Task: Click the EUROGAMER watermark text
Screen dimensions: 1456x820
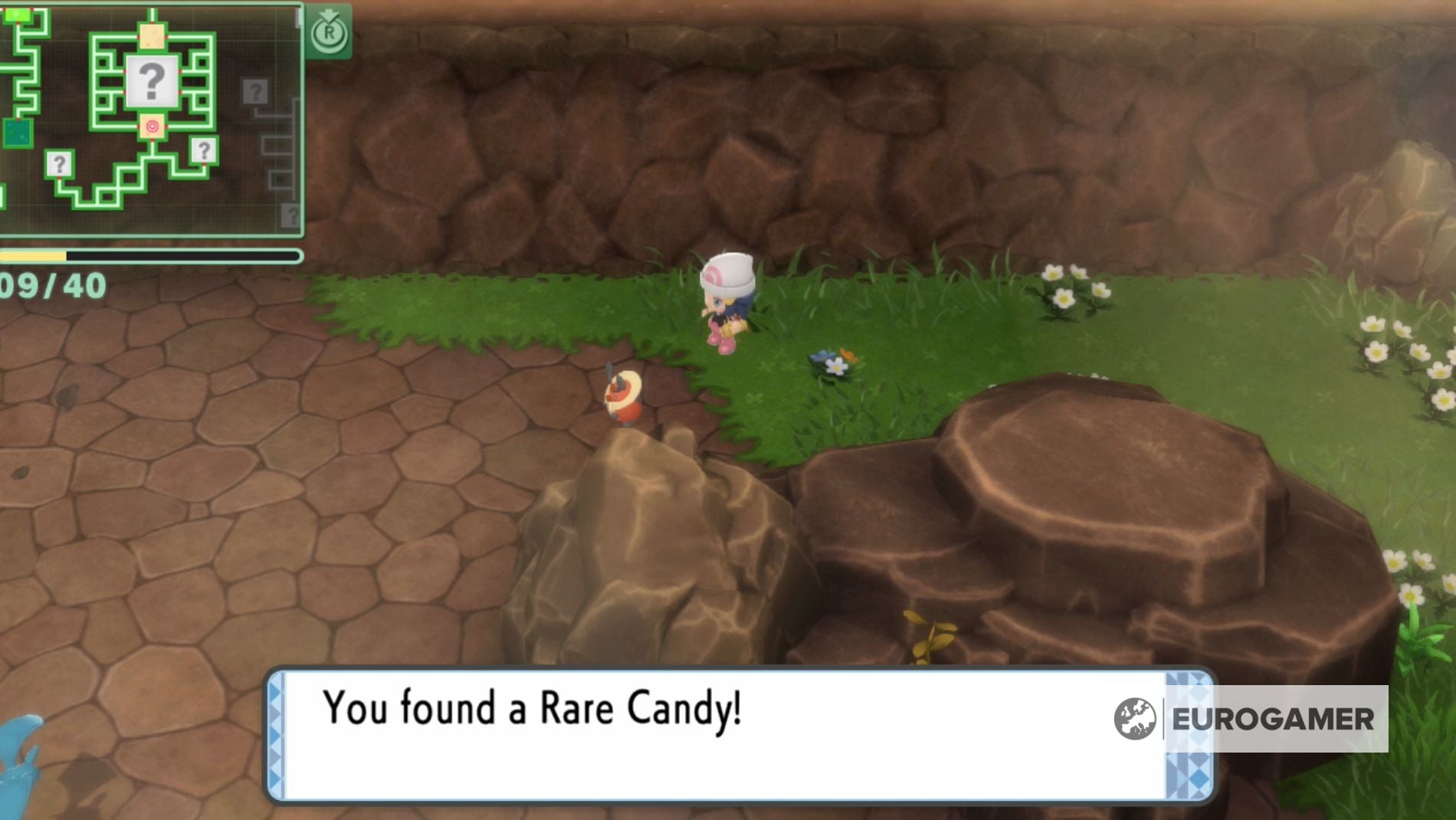Action: pyautogui.click(x=1272, y=720)
